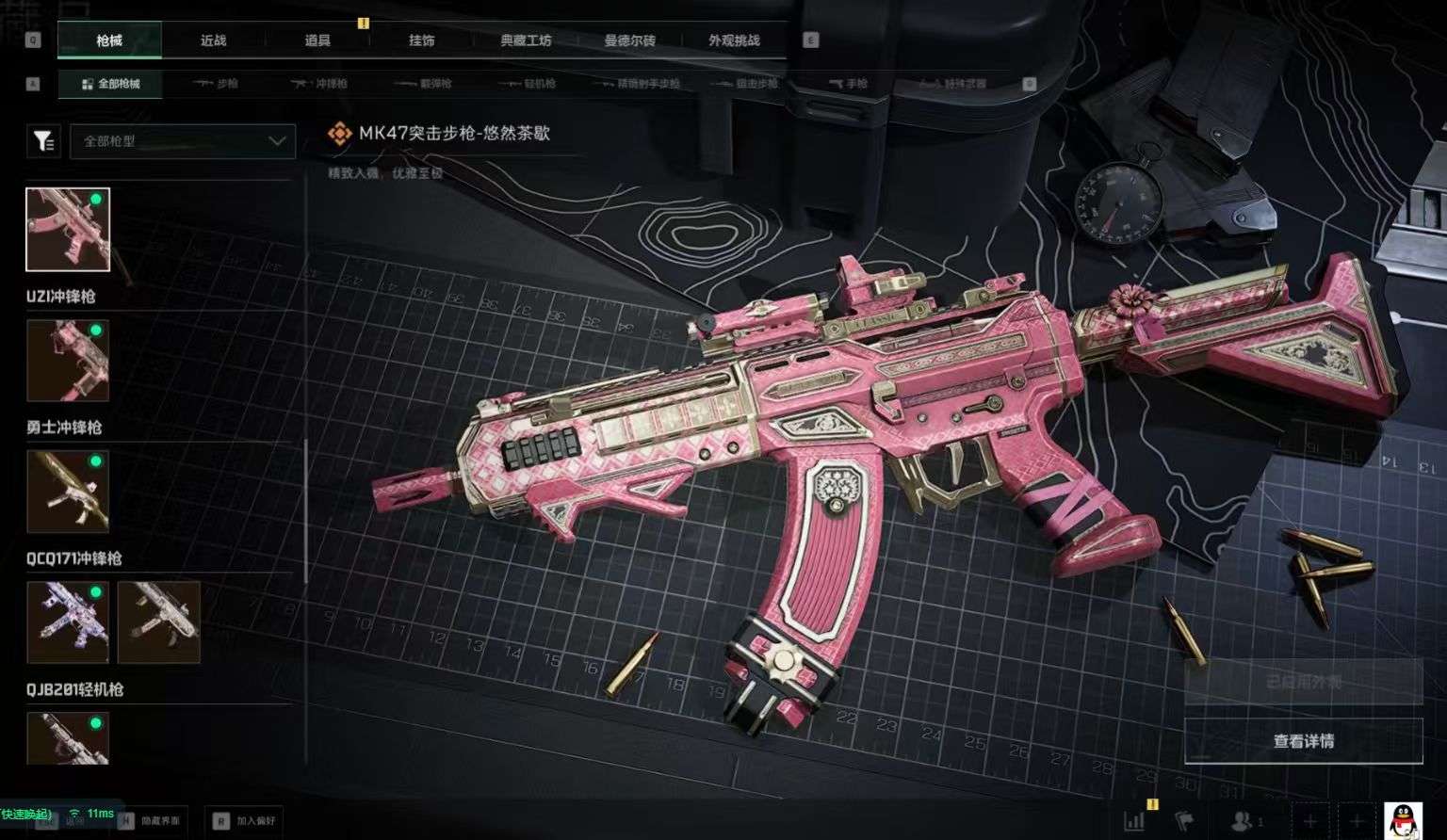This screenshot has height=840, width=1447.
Task: Open the 道具 items tab
Action: pyautogui.click(x=317, y=40)
